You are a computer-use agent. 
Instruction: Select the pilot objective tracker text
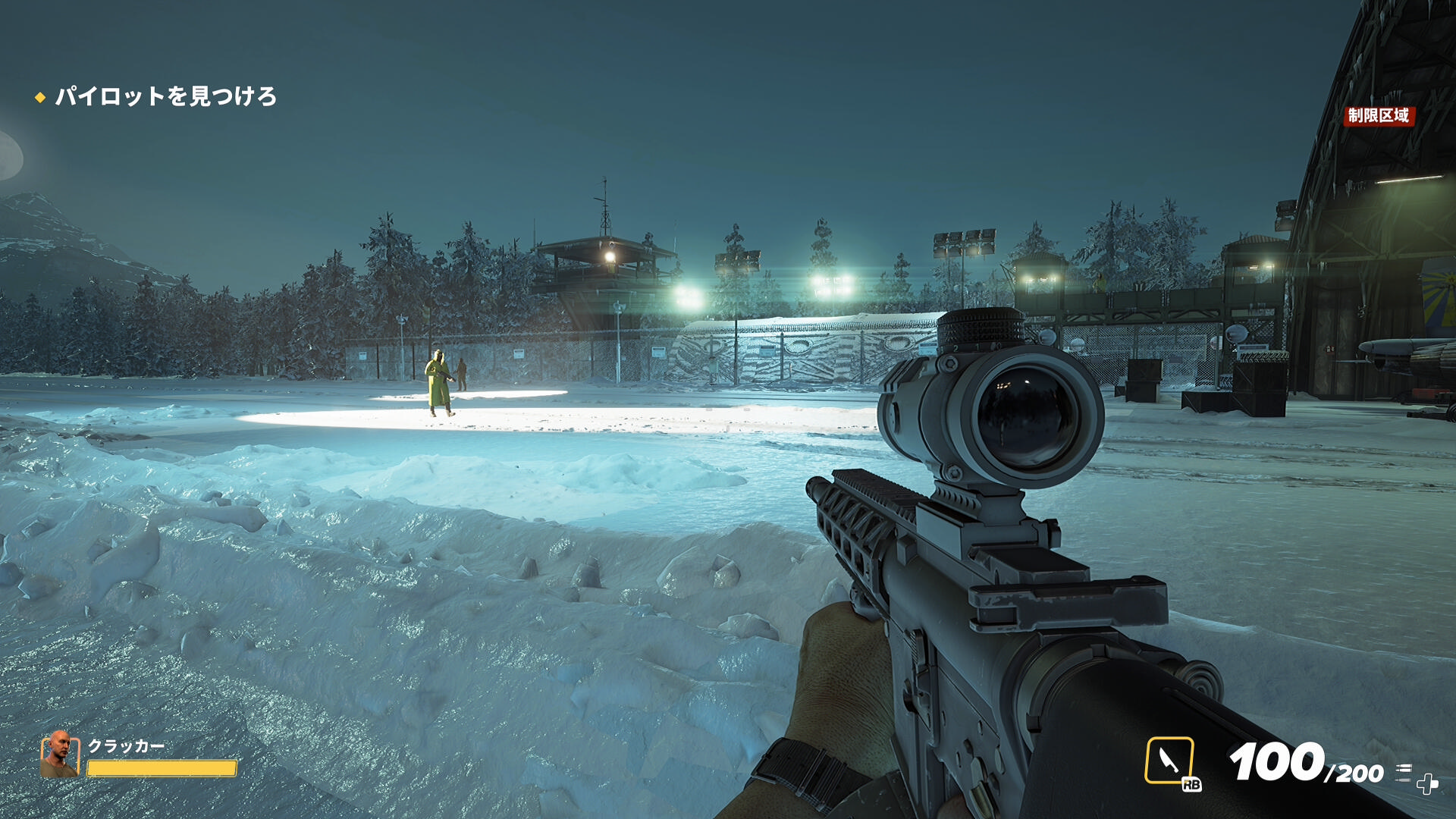(x=165, y=96)
